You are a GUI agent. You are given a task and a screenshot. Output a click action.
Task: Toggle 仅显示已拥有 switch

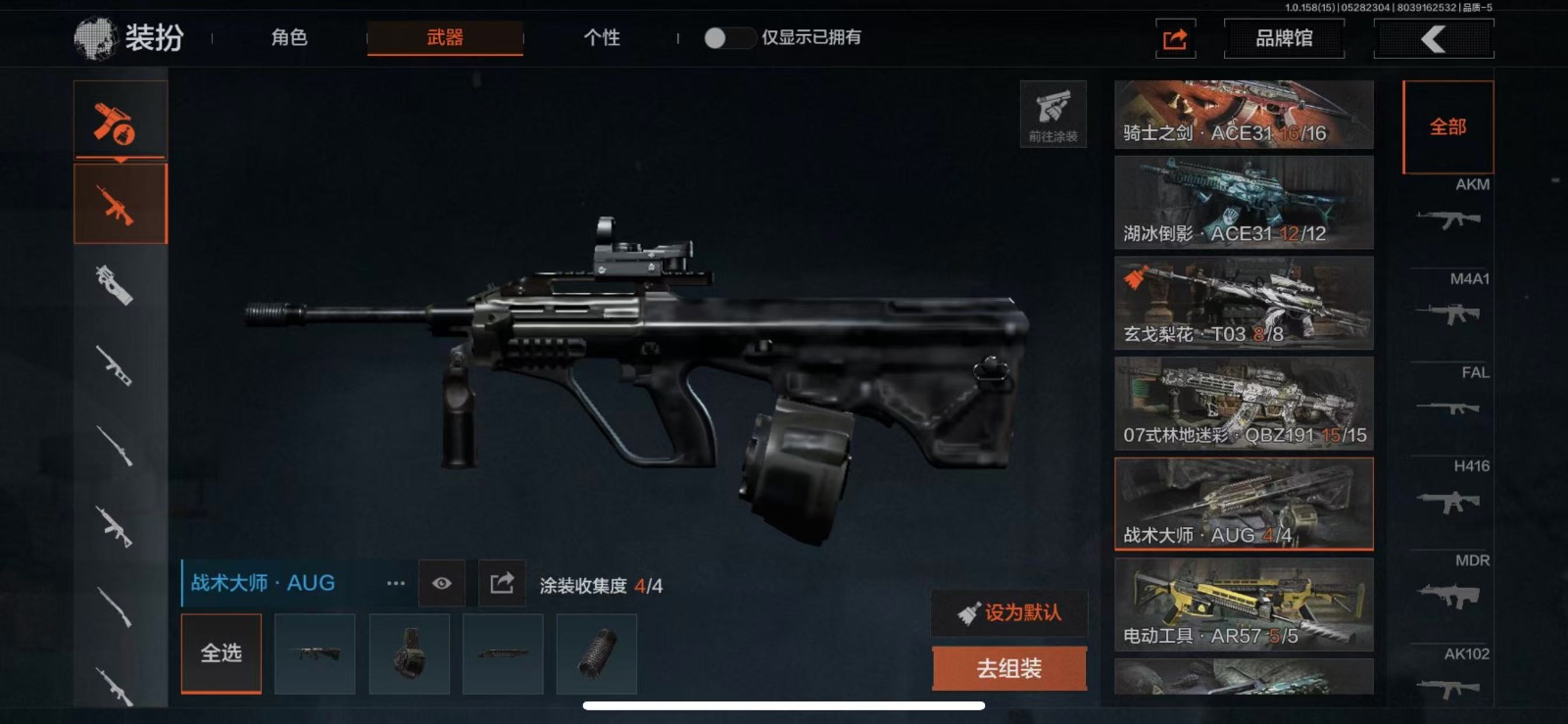[727, 37]
